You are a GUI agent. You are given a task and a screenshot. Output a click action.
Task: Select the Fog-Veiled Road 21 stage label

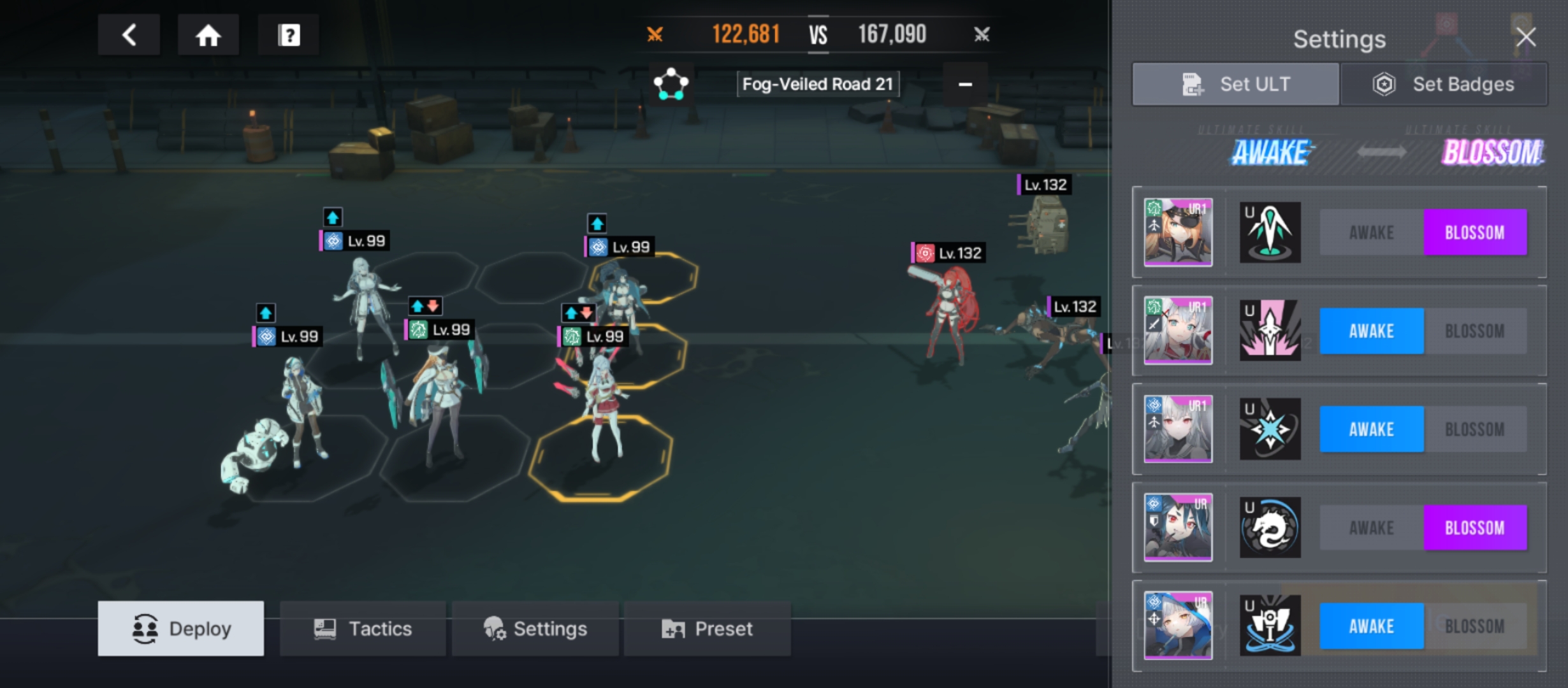click(818, 84)
